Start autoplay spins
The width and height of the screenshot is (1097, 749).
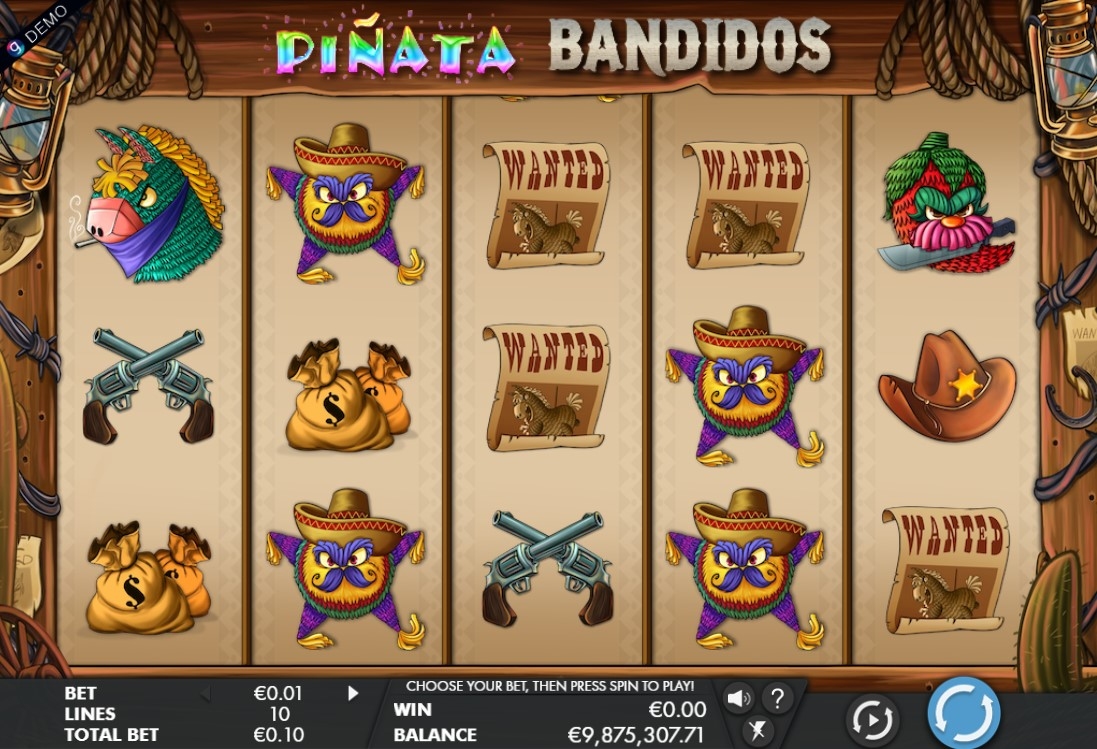(x=871, y=719)
